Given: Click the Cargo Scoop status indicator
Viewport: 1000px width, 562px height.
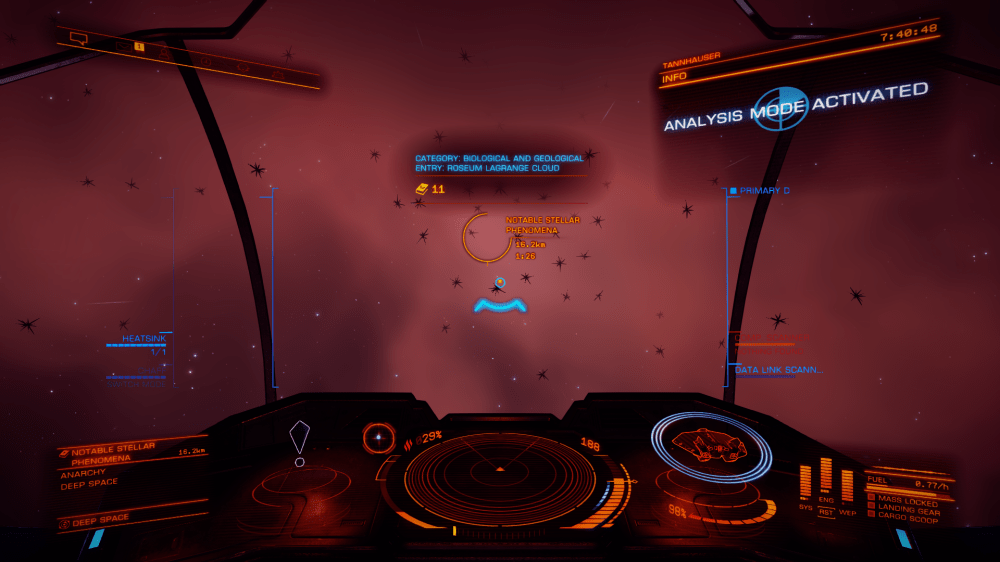Looking at the screenshot, I should coord(906,518).
